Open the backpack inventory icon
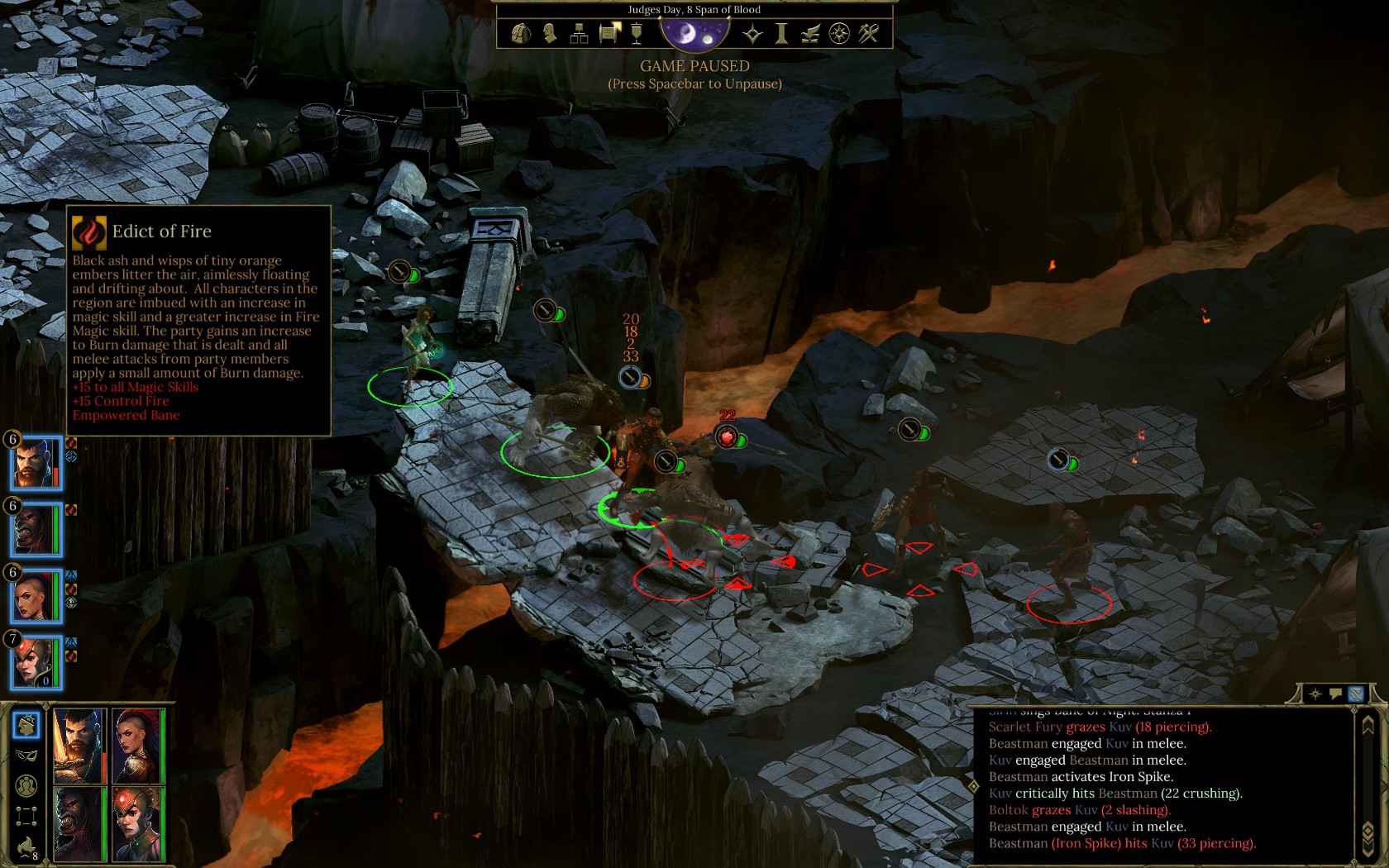Screen dimensions: 1389x868 pos(521,34)
